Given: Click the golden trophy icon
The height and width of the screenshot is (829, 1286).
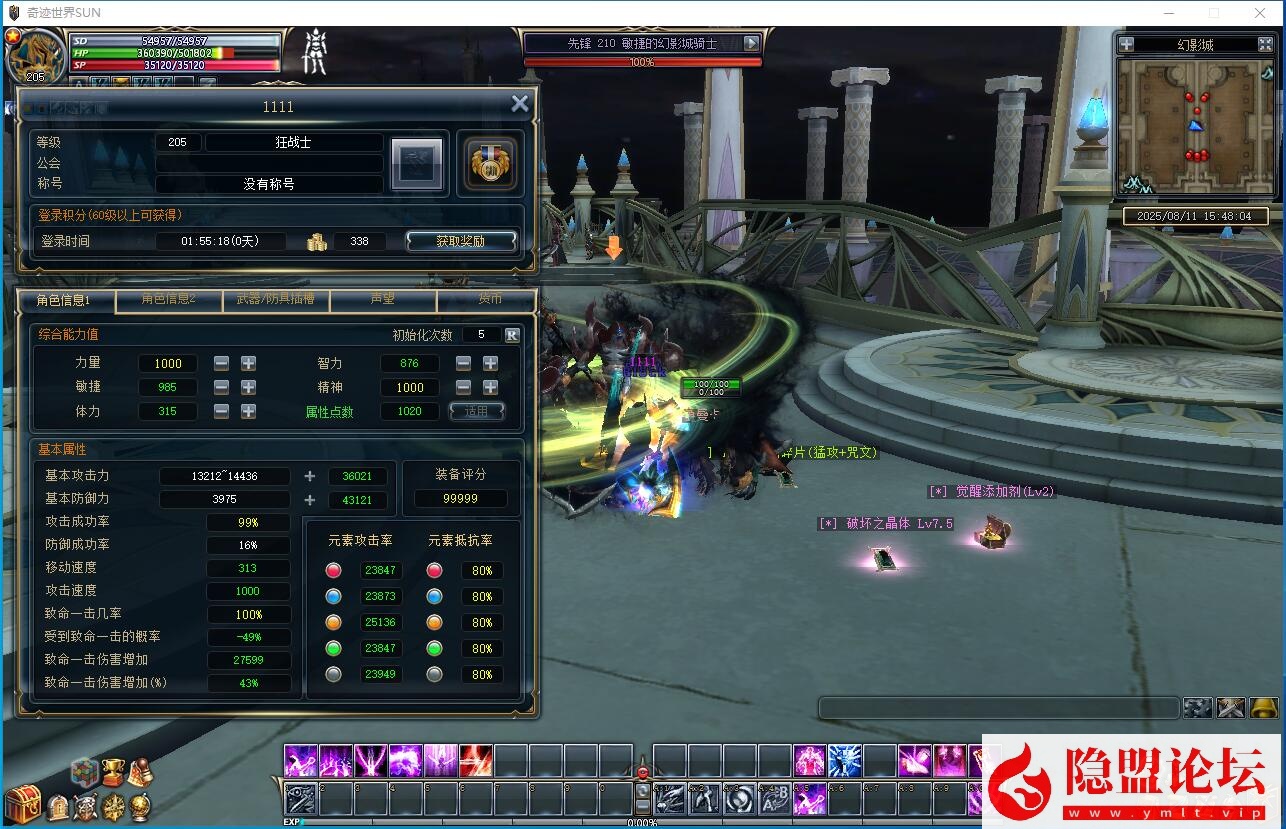Looking at the screenshot, I should tap(112, 771).
